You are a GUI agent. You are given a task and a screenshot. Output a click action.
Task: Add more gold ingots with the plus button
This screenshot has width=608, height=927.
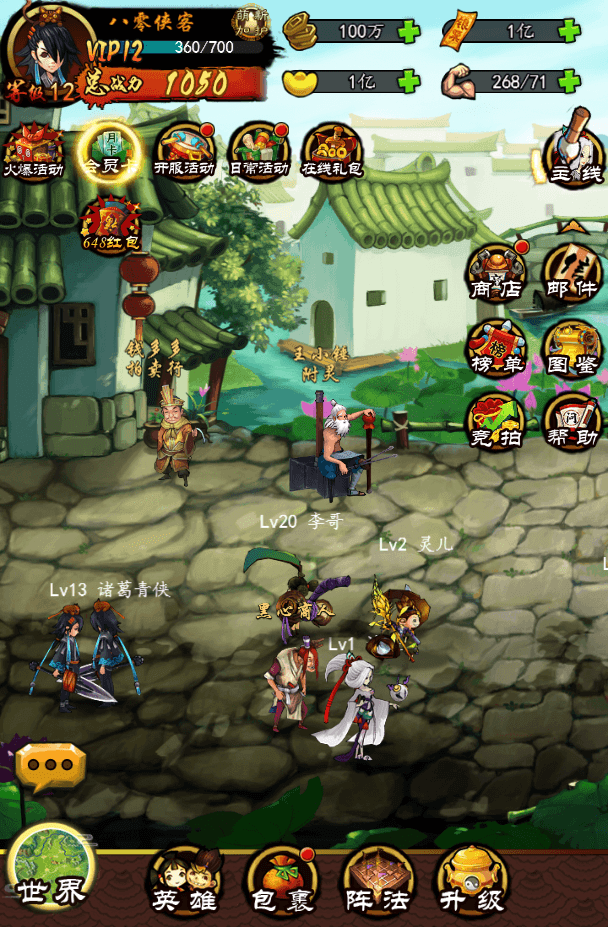click(x=408, y=81)
